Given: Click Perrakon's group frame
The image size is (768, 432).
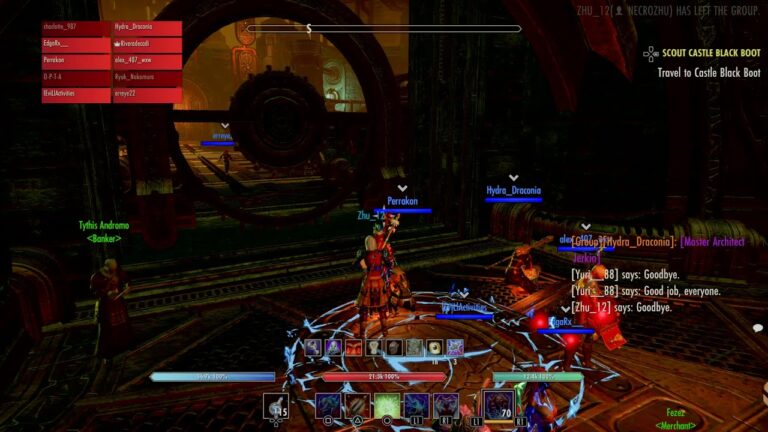Looking at the screenshot, I should pos(76,61).
